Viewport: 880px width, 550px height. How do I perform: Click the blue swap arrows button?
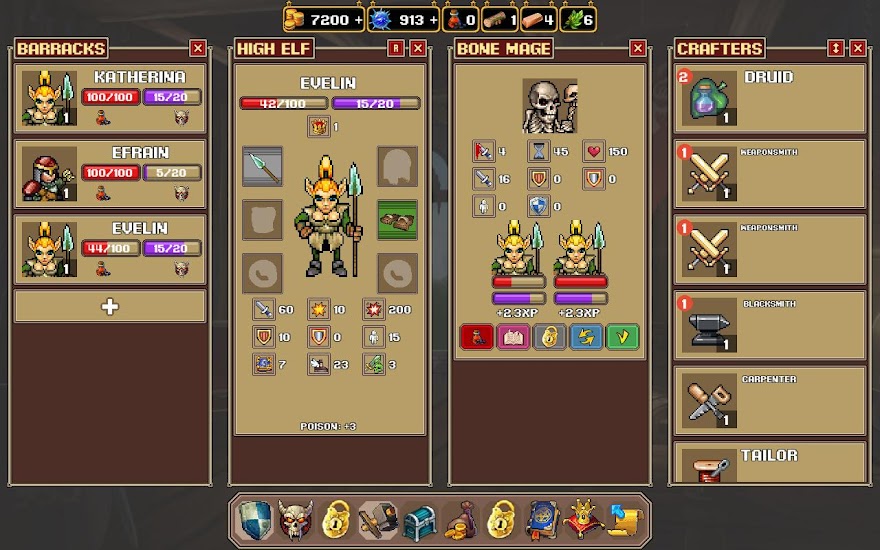[586, 337]
